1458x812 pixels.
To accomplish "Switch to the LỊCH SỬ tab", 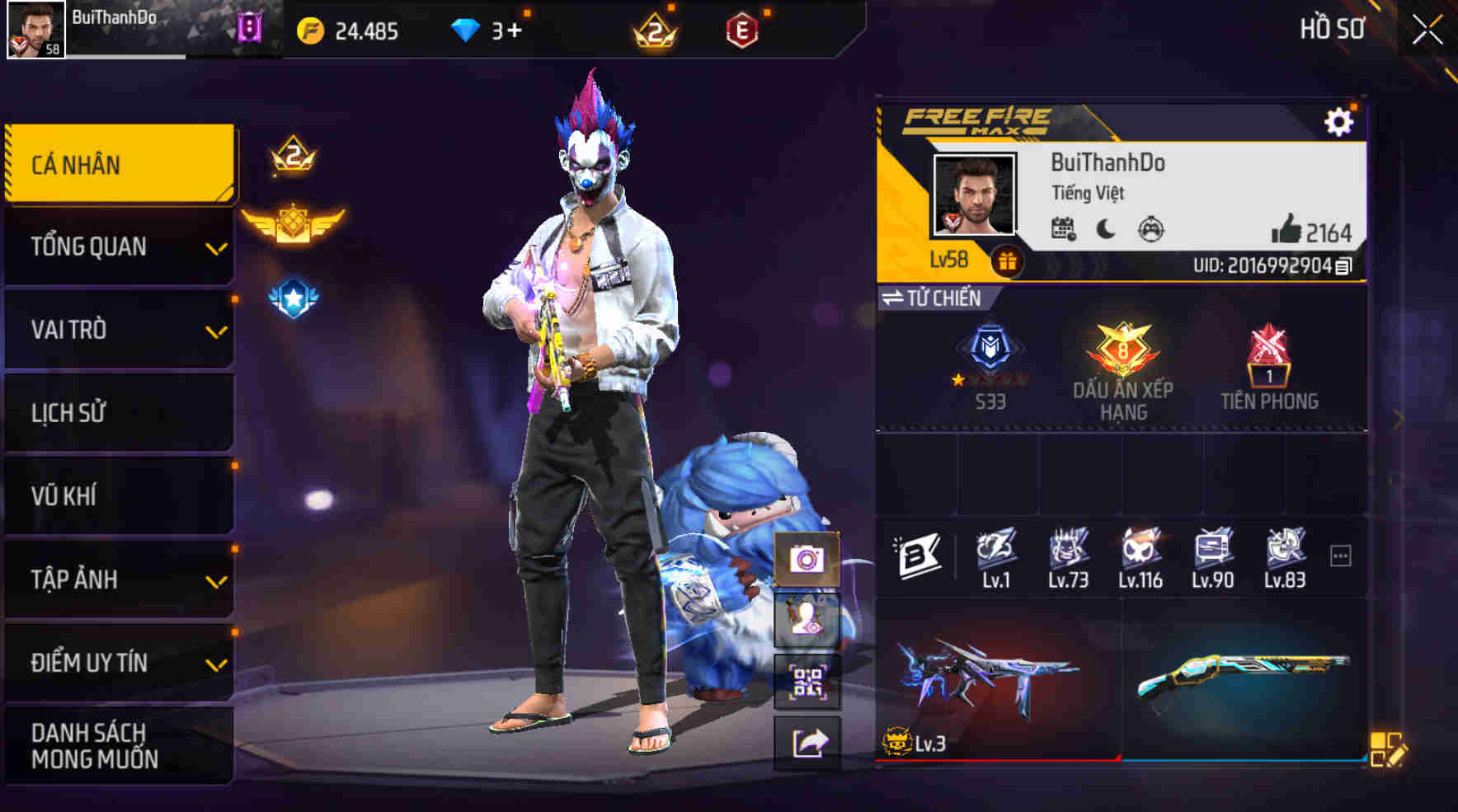I will click(x=120, y=412).
